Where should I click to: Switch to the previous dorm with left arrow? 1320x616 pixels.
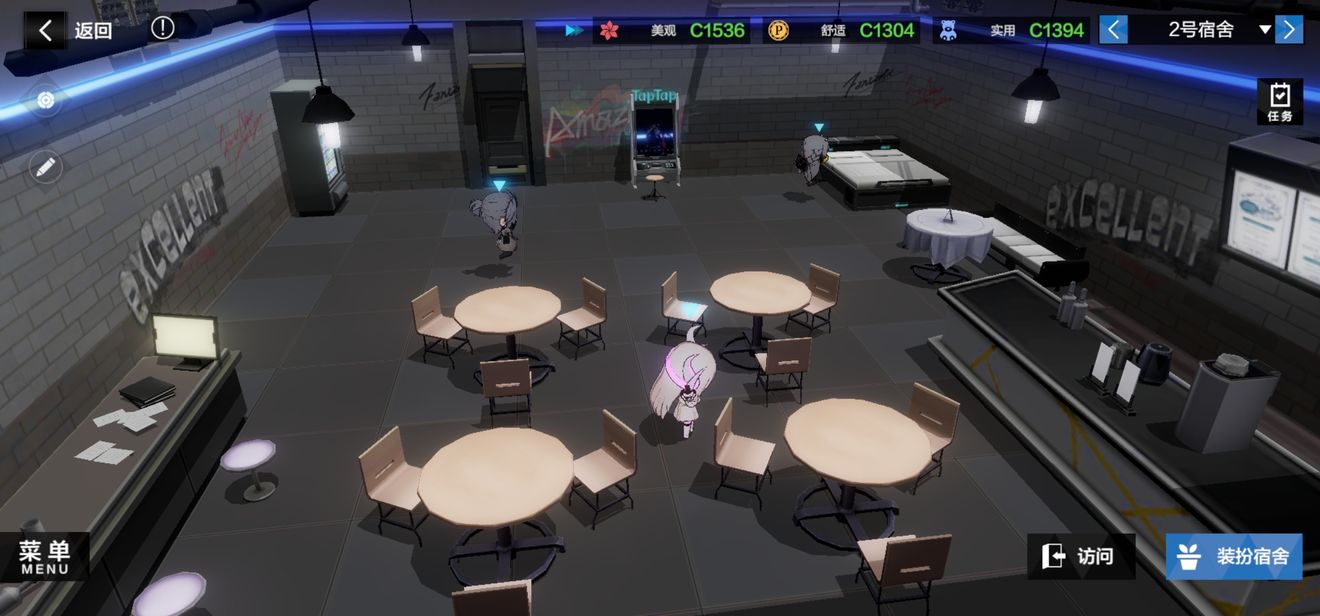click(1113, 30)
